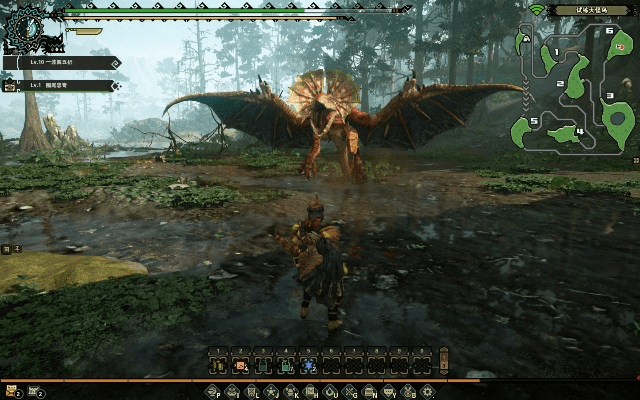Image resolution: width=640 pixels, height=400 pixels.
Task: Open the gear settings icon in bottom bar
Action: tap(427, 391)
